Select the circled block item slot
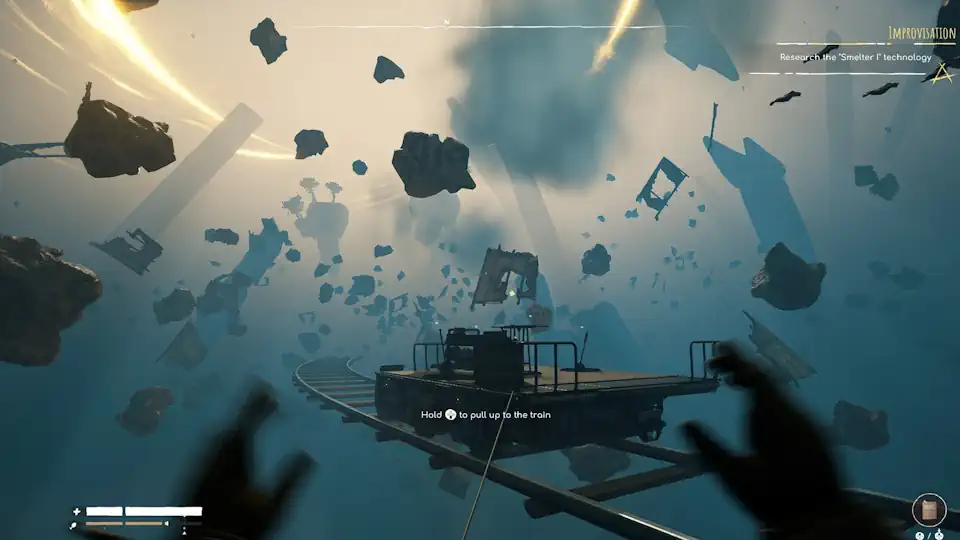 click(929, 510)
